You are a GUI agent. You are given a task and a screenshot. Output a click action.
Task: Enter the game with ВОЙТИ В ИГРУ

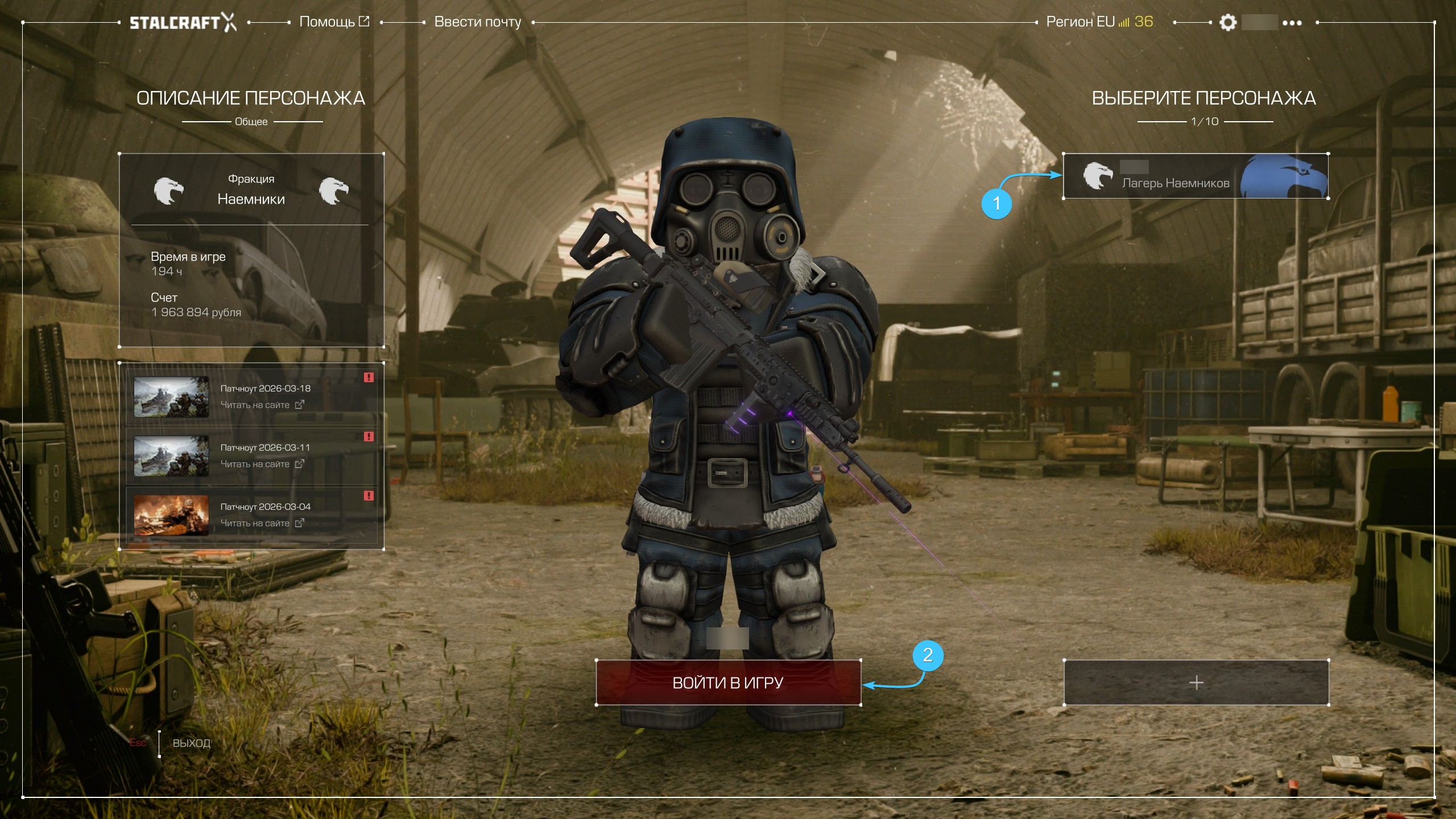(x=728, y=682)
